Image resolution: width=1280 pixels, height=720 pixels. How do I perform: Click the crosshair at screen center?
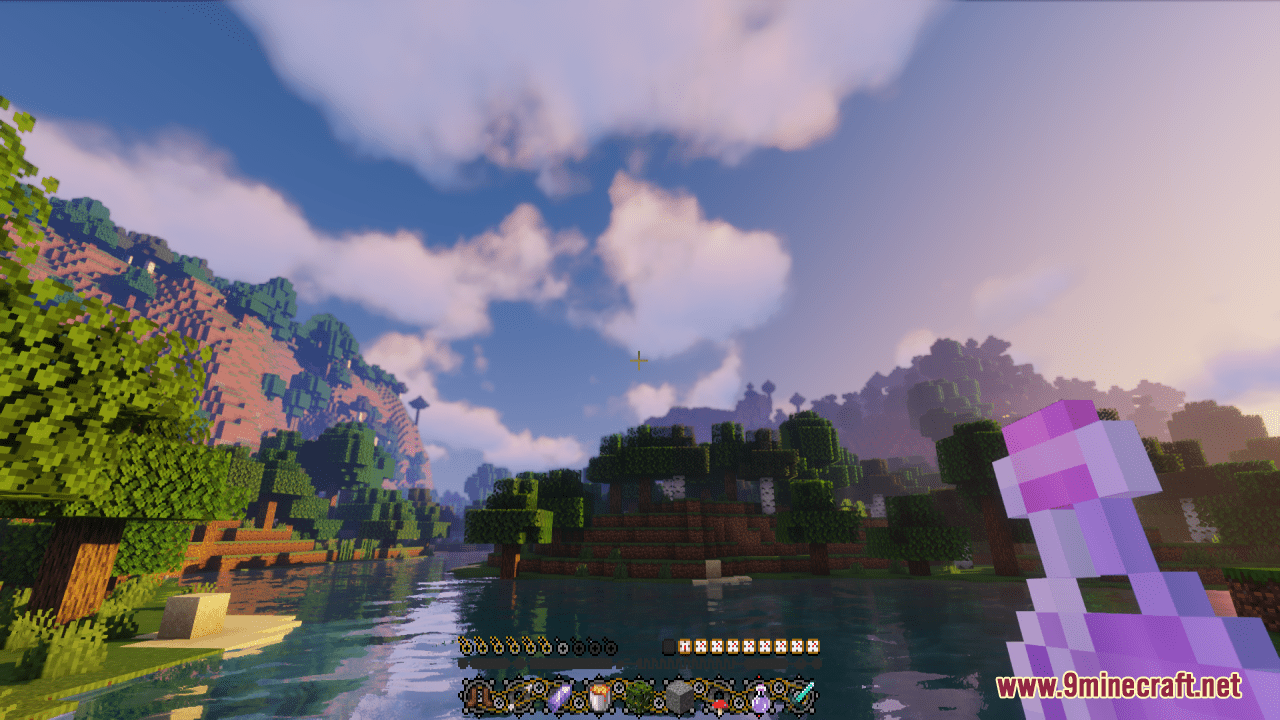pyautogui.click(x=638, y=360)
